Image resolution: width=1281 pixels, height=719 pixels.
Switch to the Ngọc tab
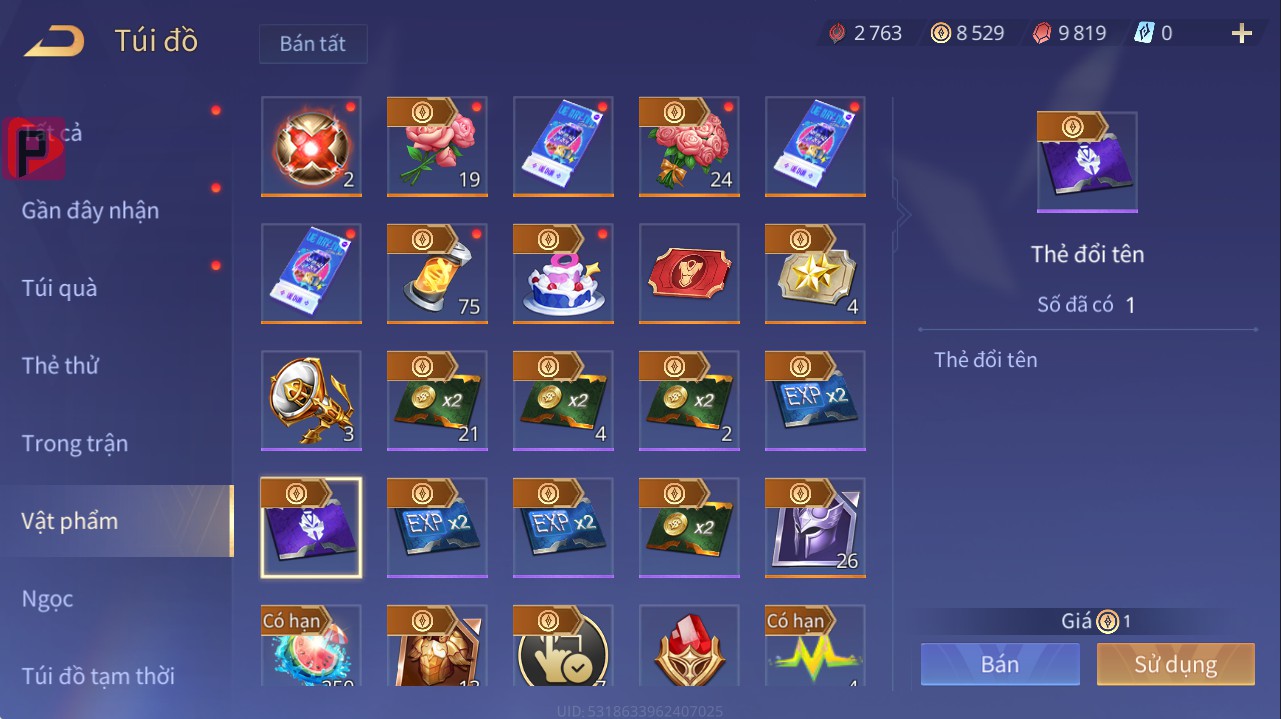click(48, 599)
